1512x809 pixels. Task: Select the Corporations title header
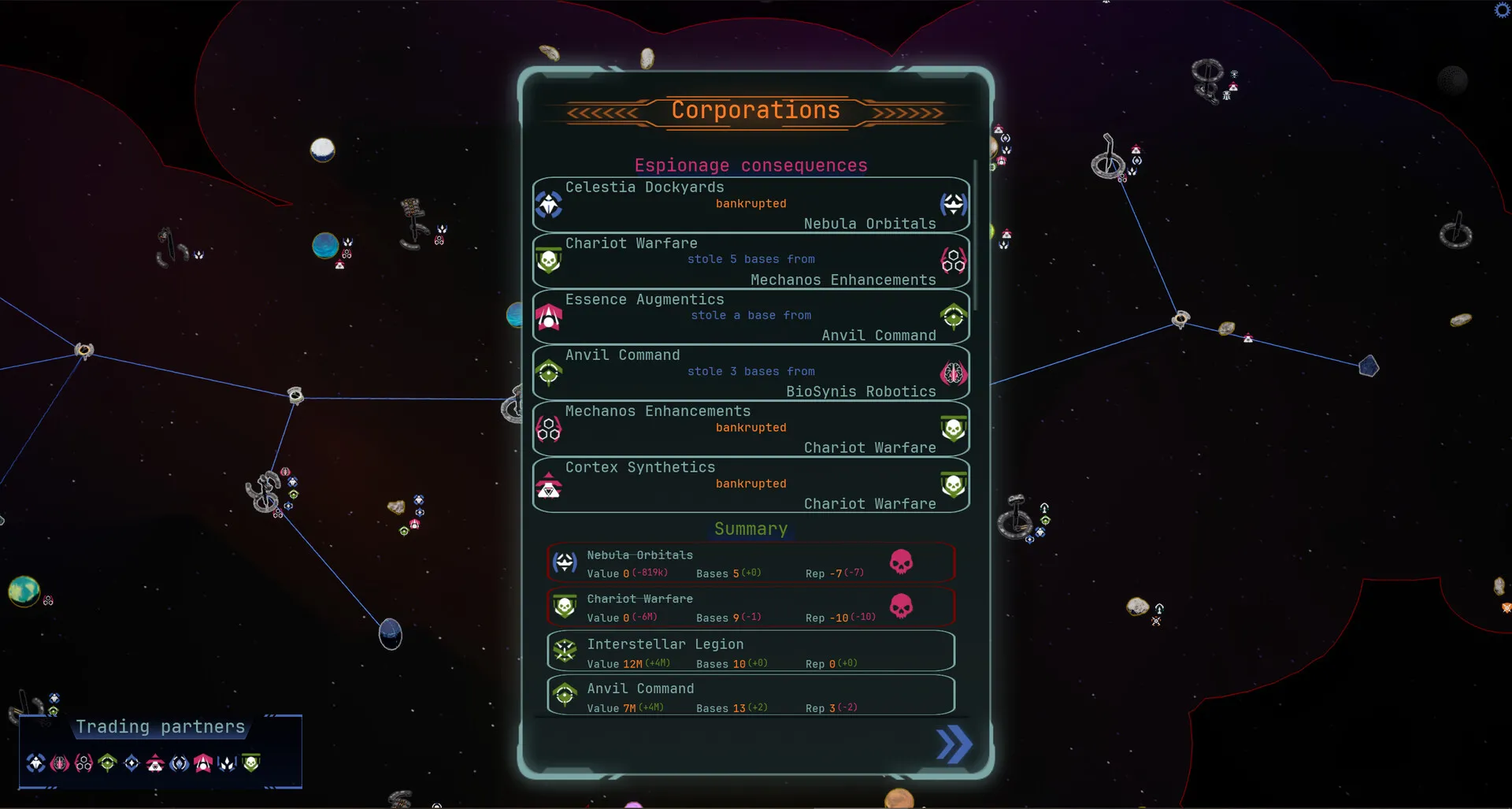point(754,111)
